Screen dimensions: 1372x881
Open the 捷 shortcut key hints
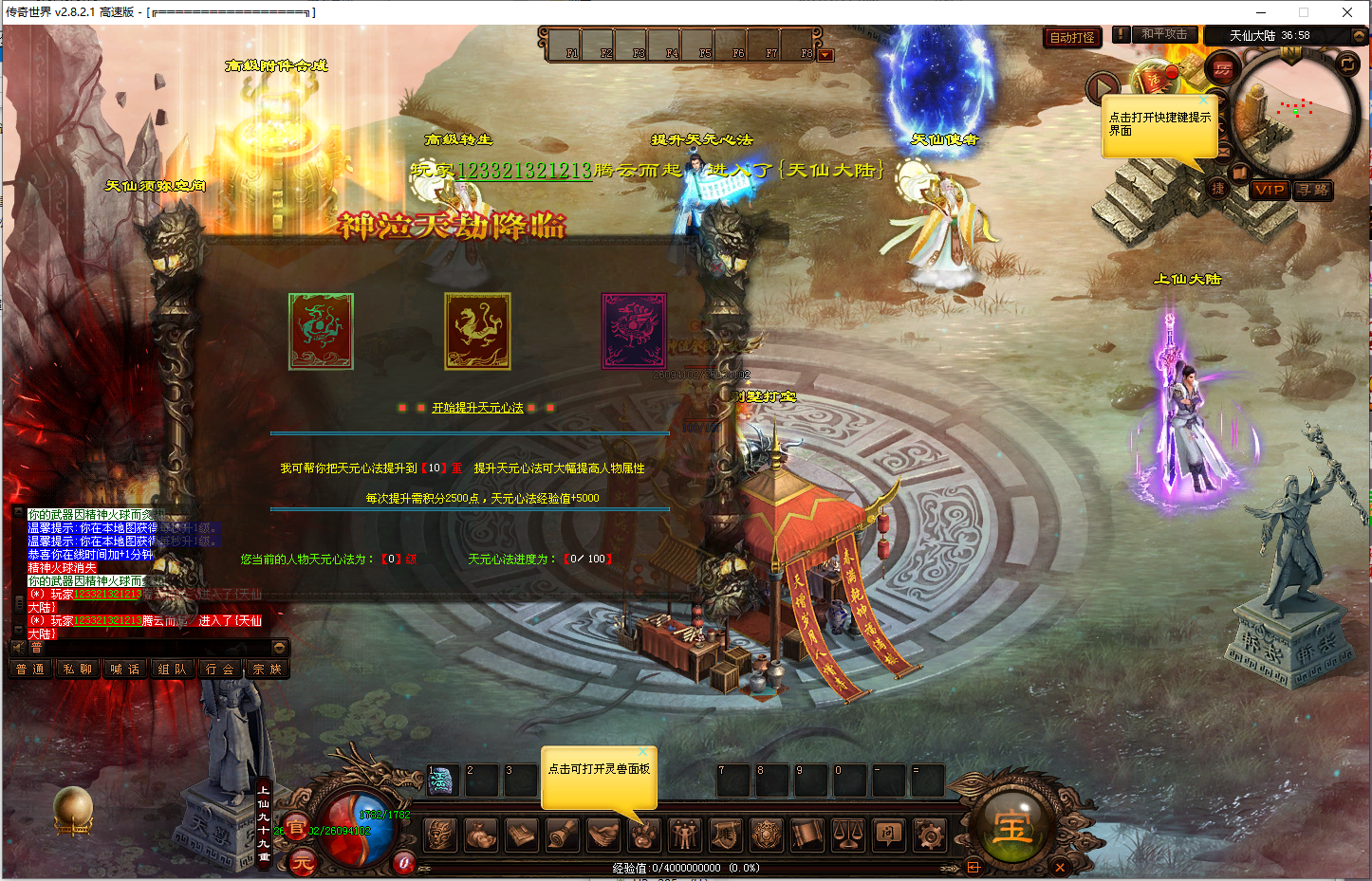coord(1218,189)
